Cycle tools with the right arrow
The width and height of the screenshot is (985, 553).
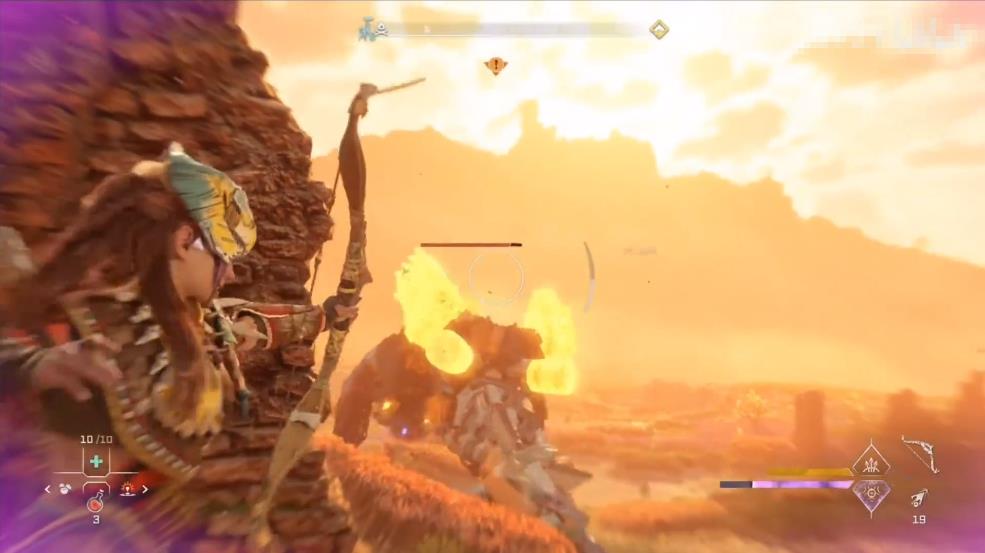[146, 489]
